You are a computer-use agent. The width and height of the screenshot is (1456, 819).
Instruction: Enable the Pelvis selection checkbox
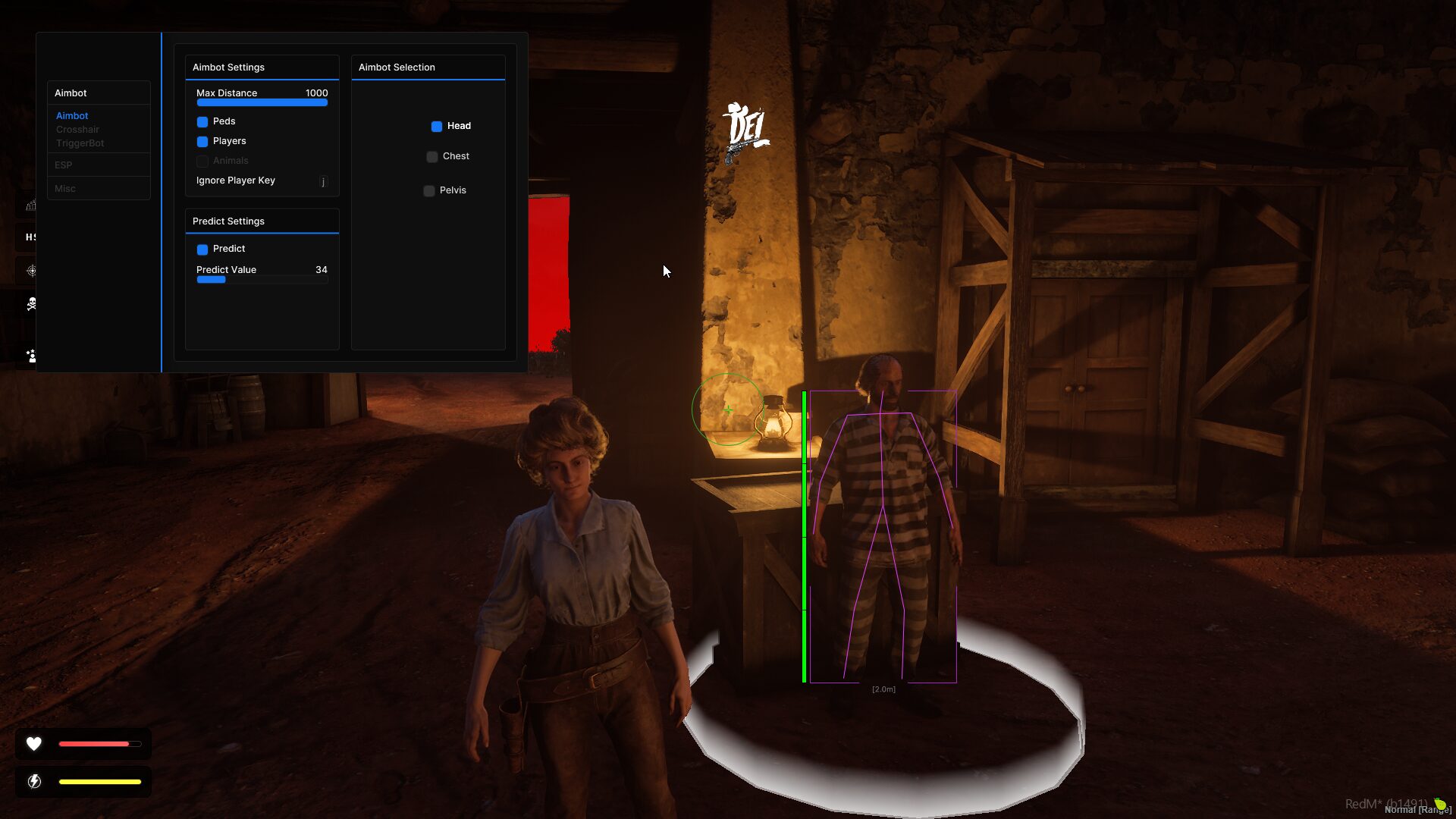coord(429,191)
